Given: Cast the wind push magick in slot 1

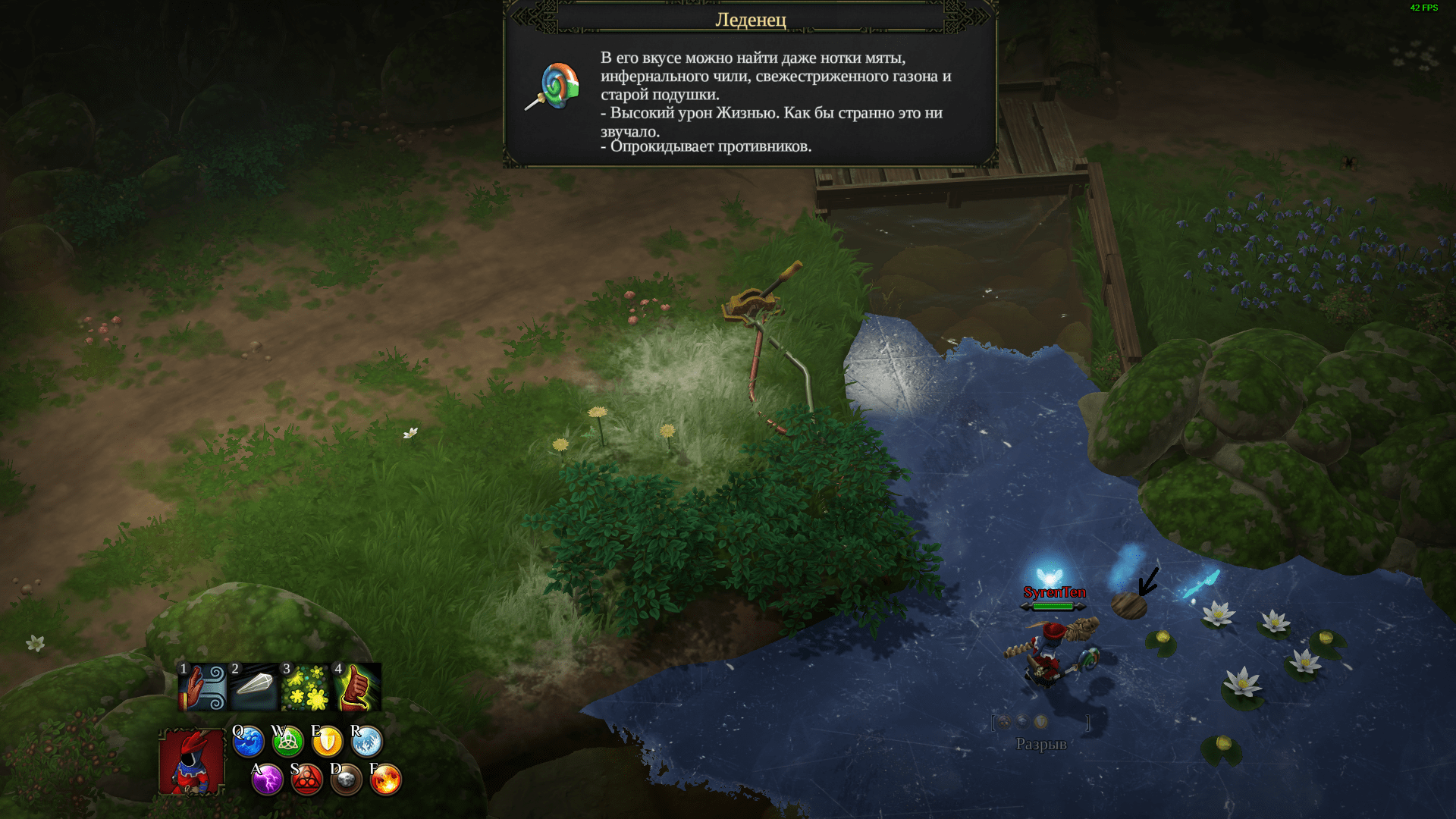Looking at the screenshot, I should (x=202, y=687).
